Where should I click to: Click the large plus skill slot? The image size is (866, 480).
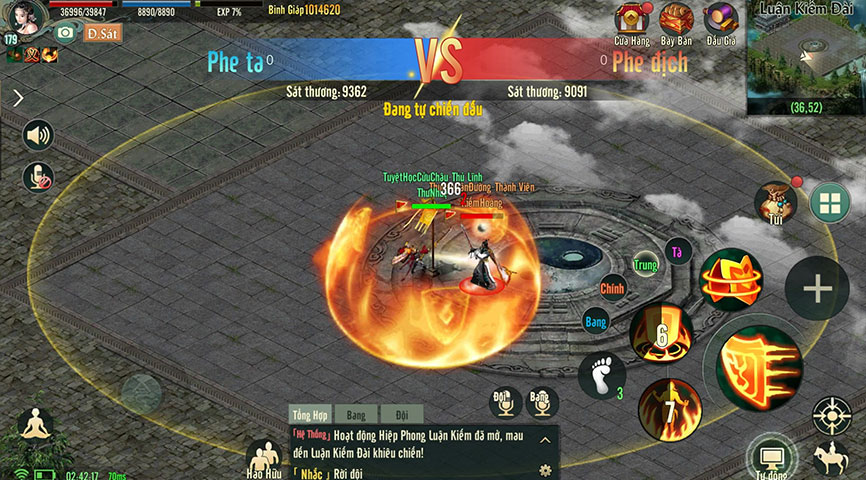[x=817, y=289]
